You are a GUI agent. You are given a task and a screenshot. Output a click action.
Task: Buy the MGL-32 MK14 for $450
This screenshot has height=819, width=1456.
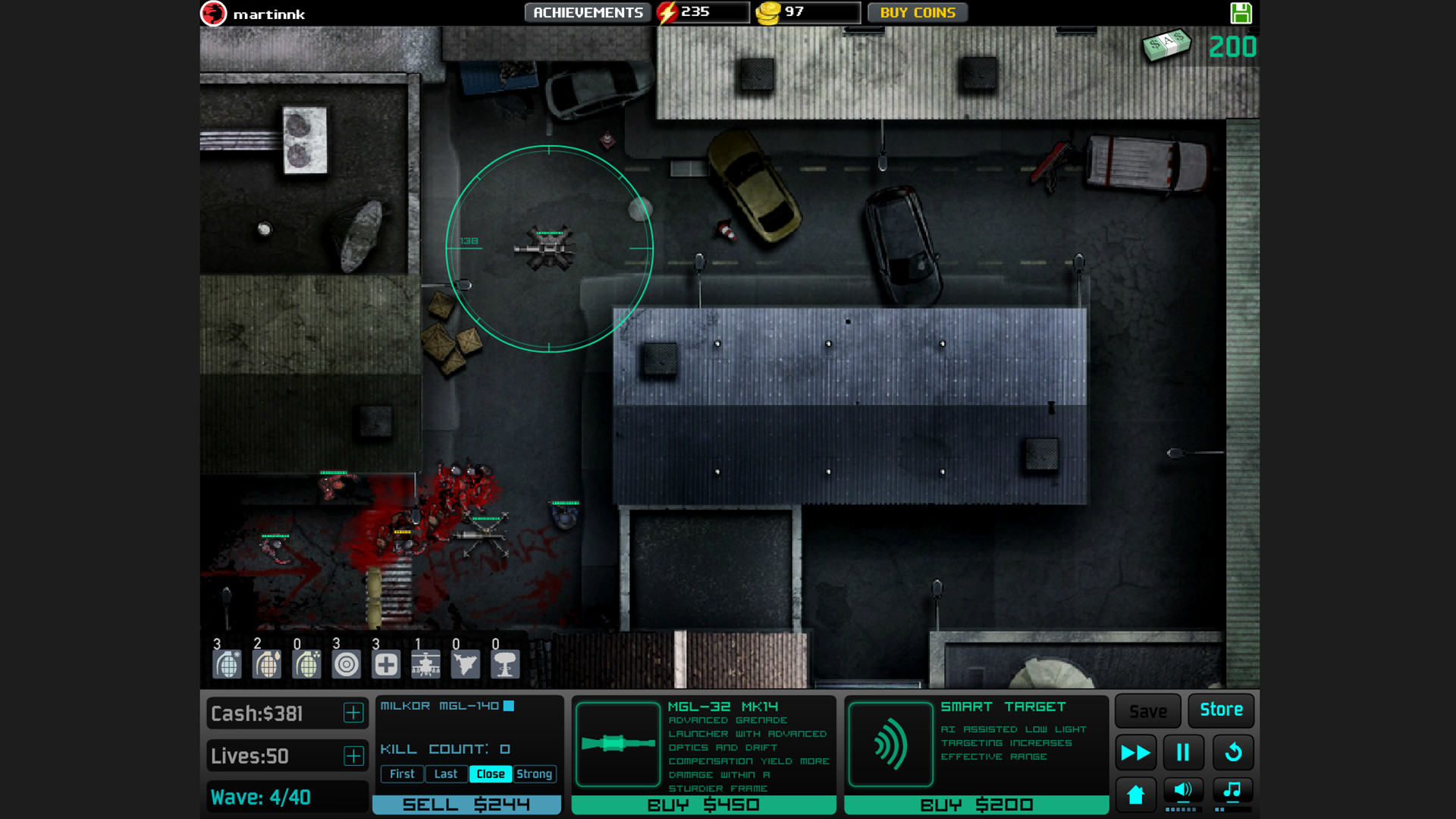(704, 805)
